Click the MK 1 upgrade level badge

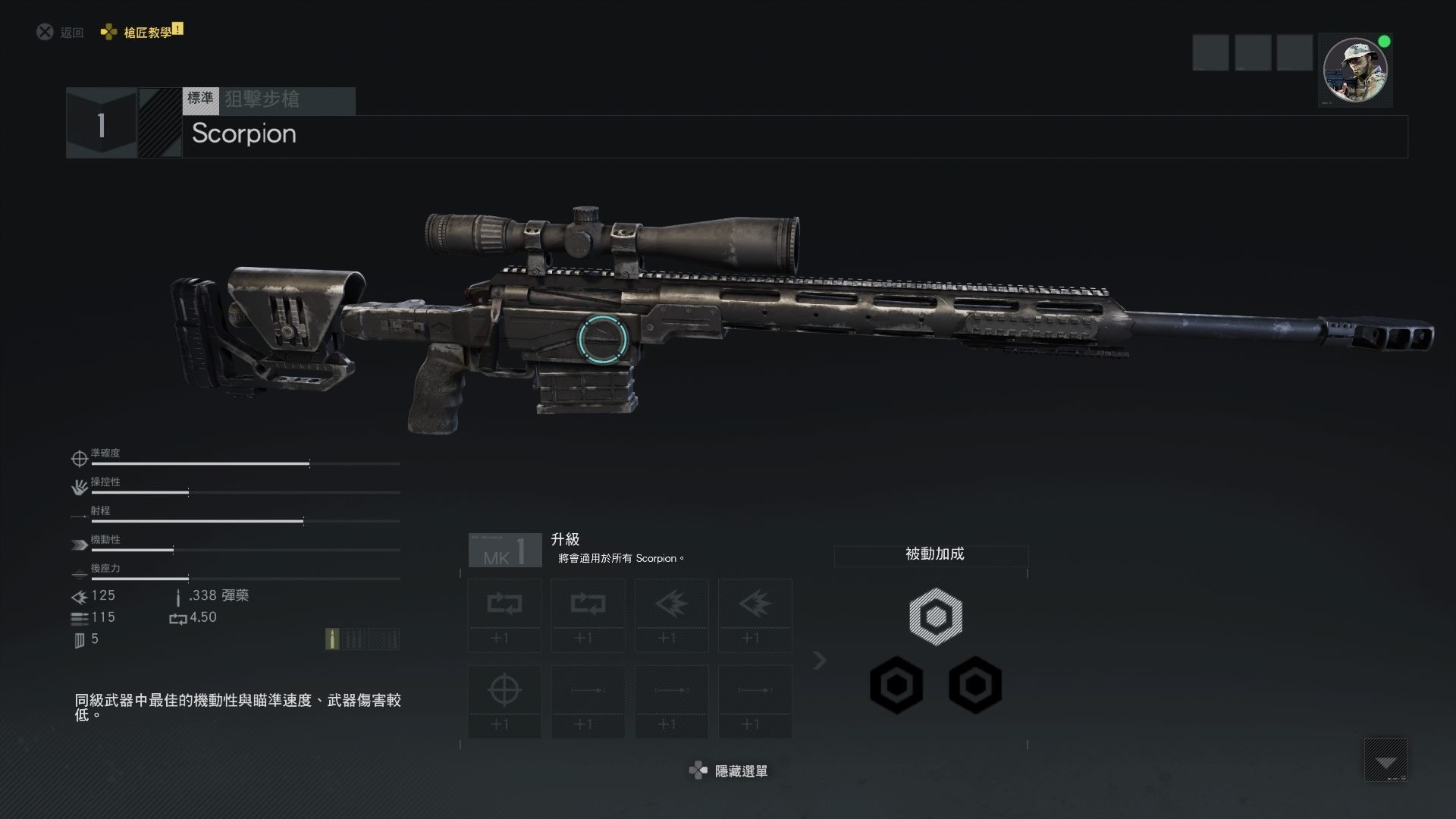pos(505,550)
